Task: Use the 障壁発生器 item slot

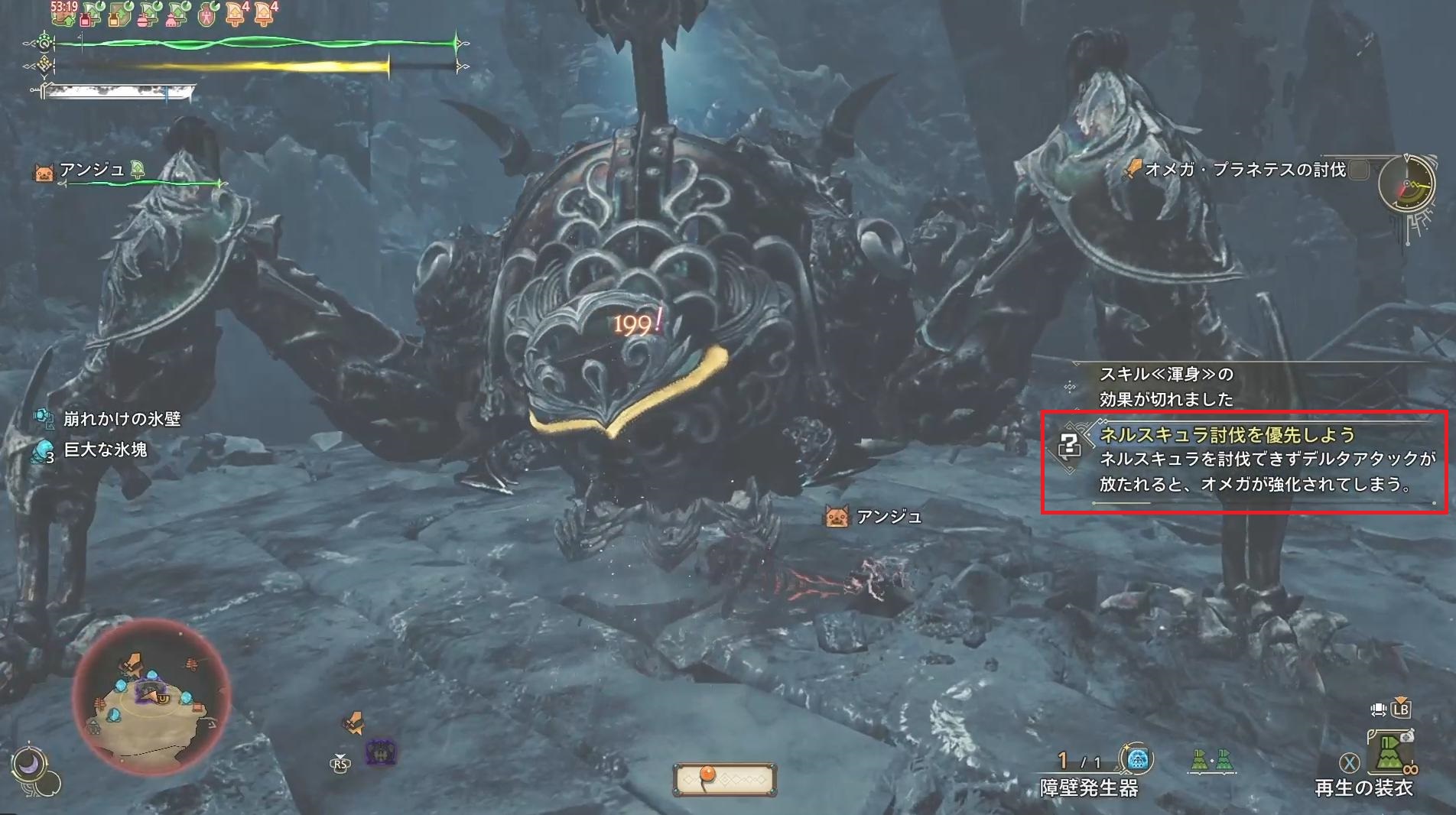Action: (1137, 760)
